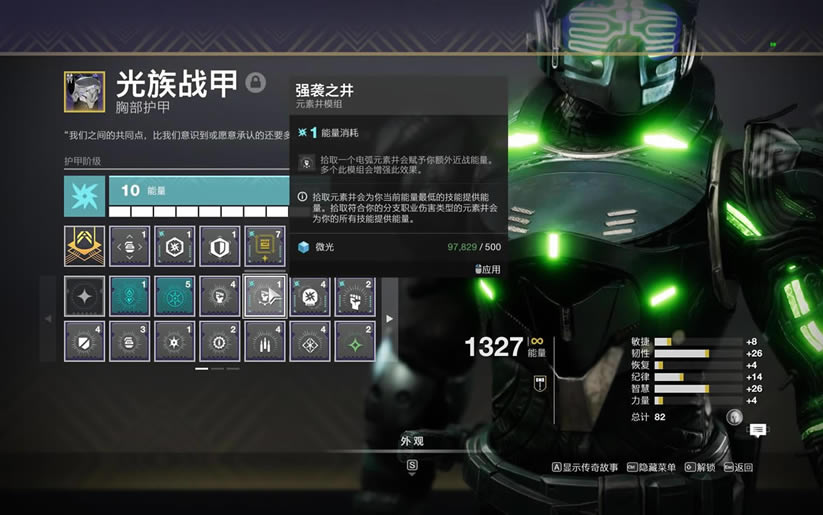
Task: Click the helmet icon beside the stat total
Action: point(735,417)
